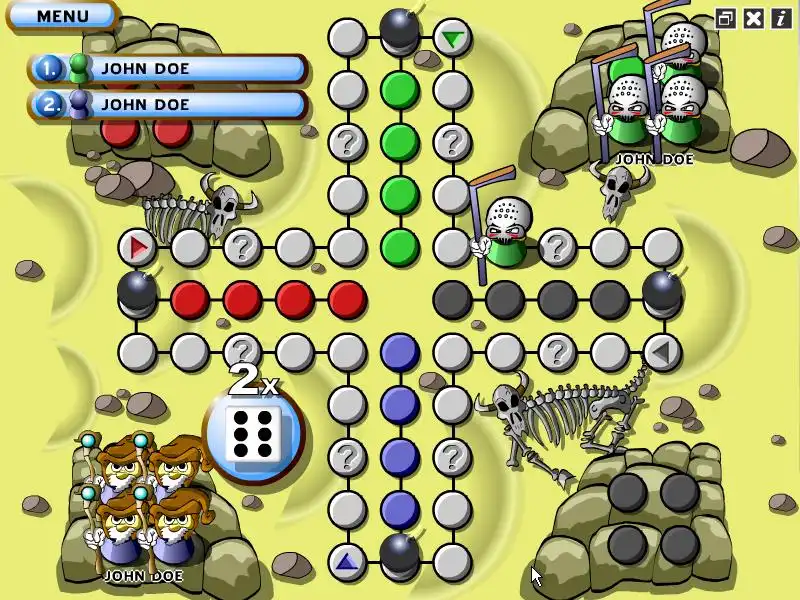
Task: Open the info "i" button
Action: 780,17
